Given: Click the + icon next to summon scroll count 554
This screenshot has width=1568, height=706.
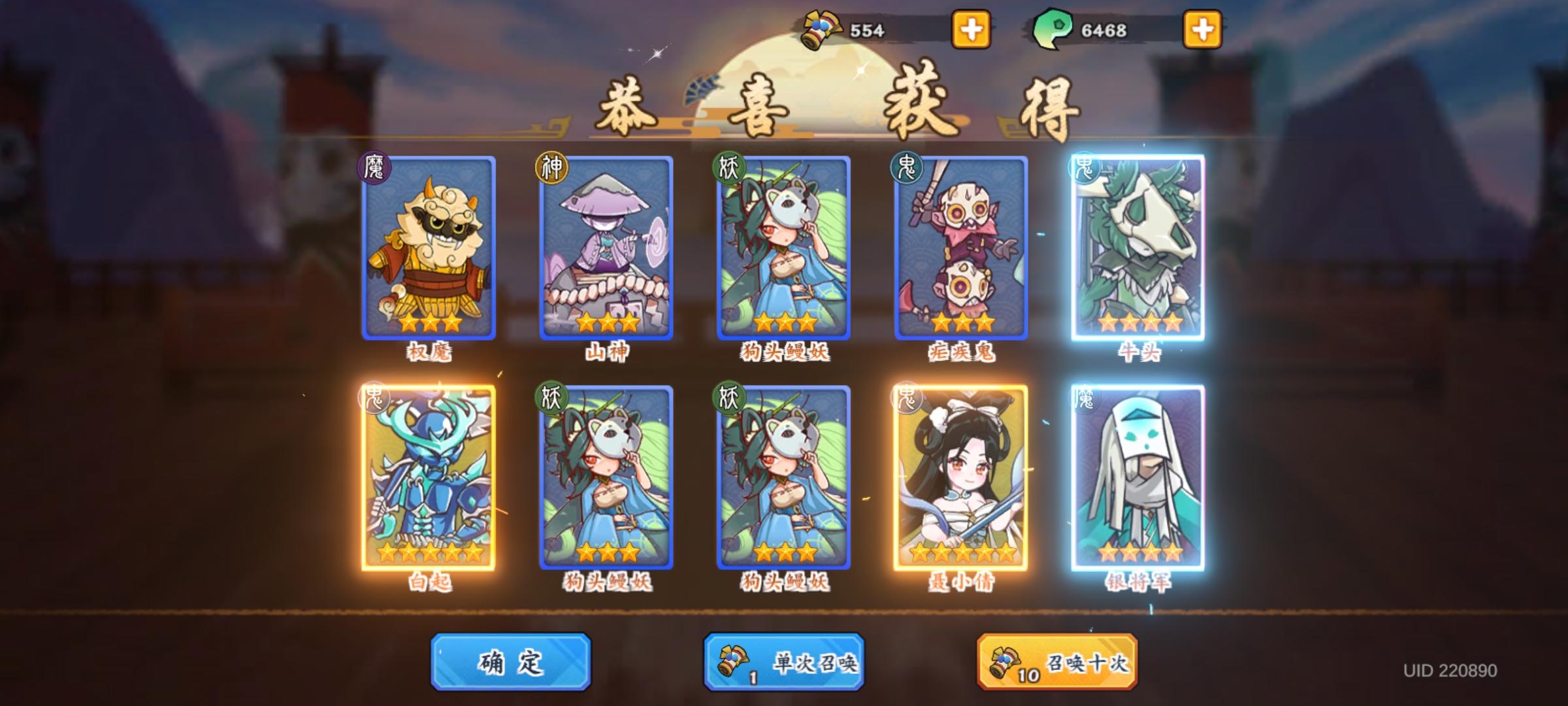Looking at the screenshot, I should [x=970, y=29].
